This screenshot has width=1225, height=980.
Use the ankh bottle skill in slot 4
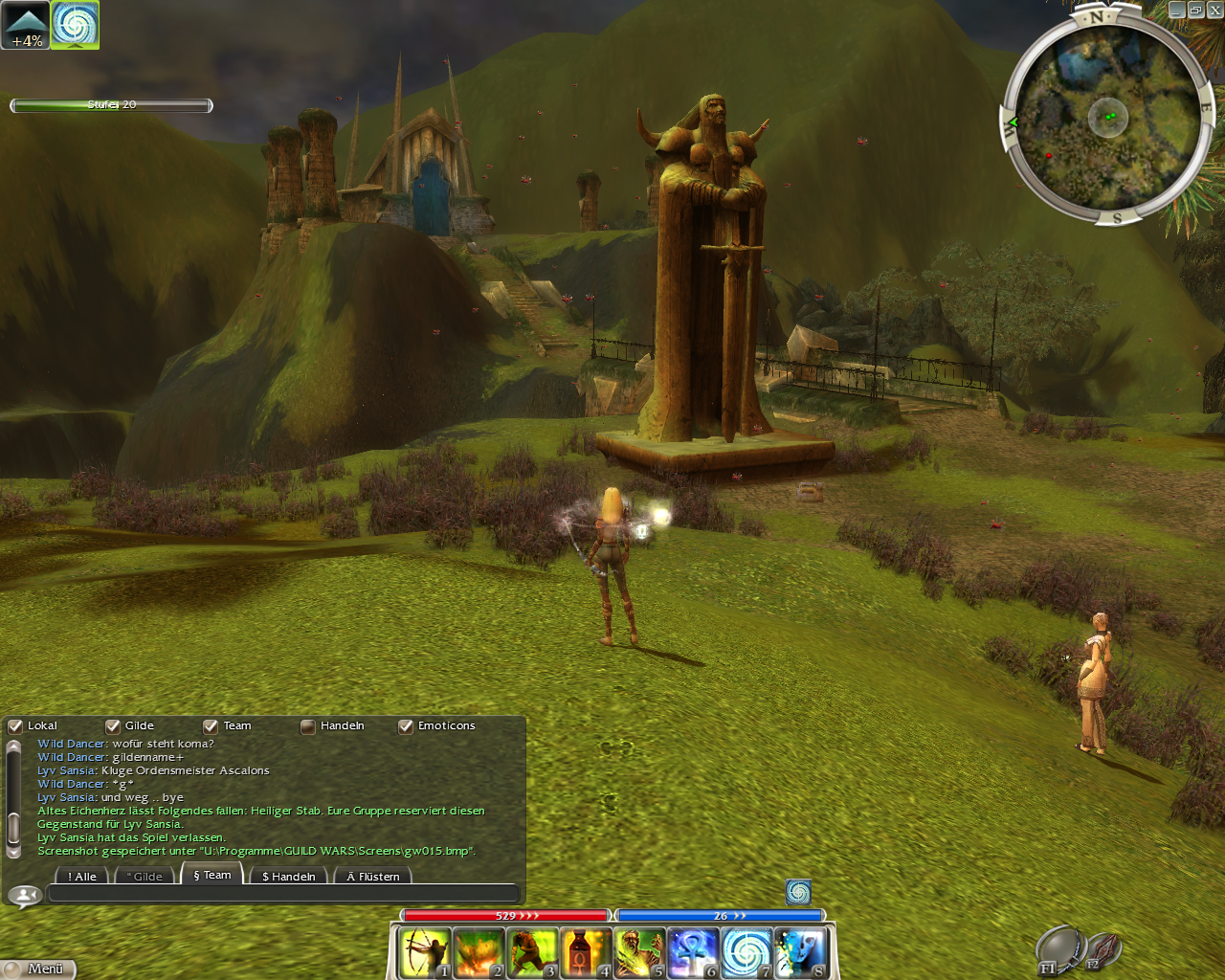[585, 952]
